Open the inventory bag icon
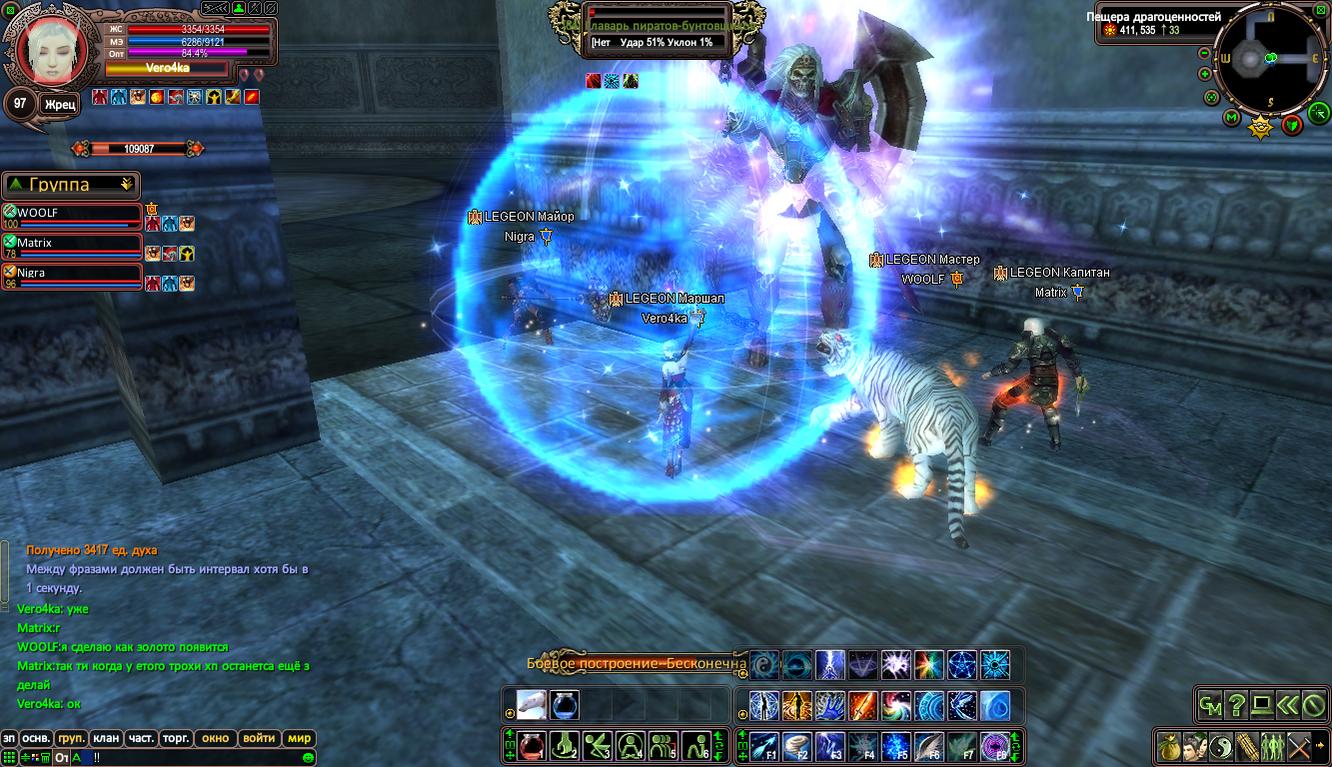The height and width of the screenshot is (767, 1332). (x=1169, y=746)
